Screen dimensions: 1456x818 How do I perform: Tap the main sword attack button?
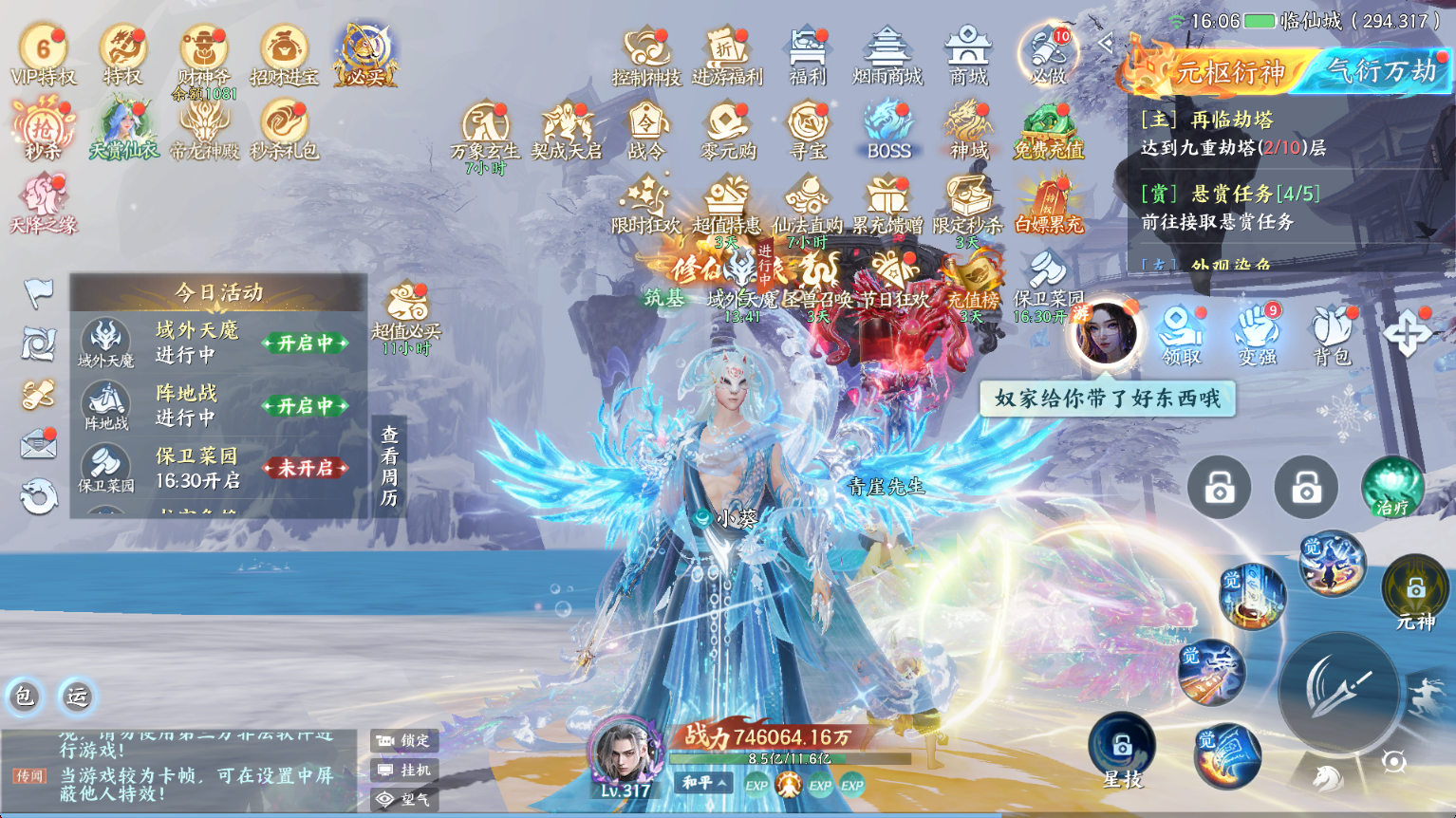coord(1338,691)
